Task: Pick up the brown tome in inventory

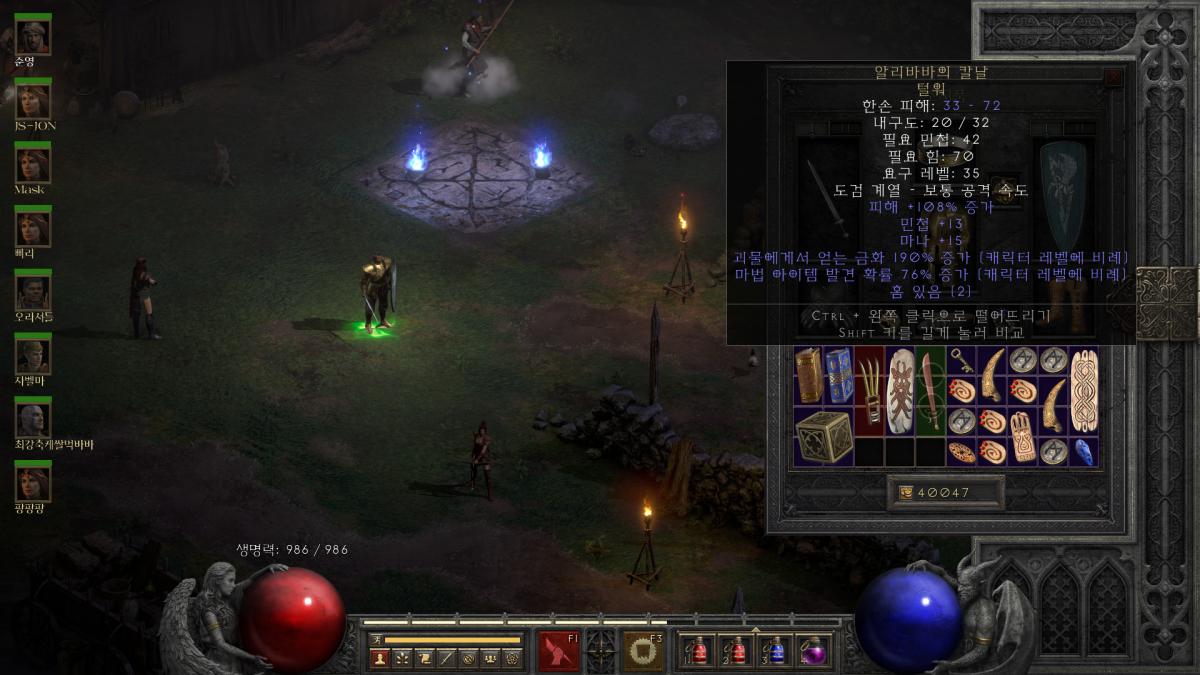Action: [x=809, y=374]
